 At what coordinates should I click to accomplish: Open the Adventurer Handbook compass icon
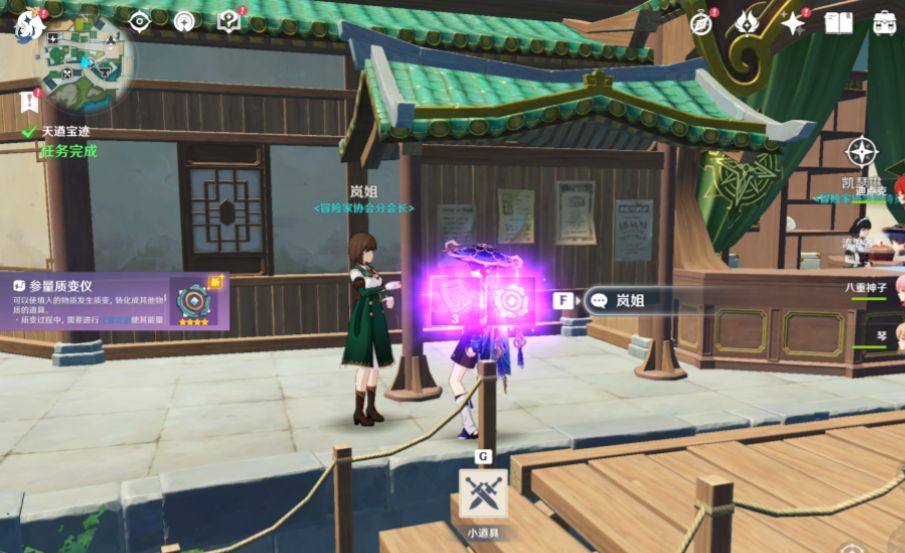(701, 23)
